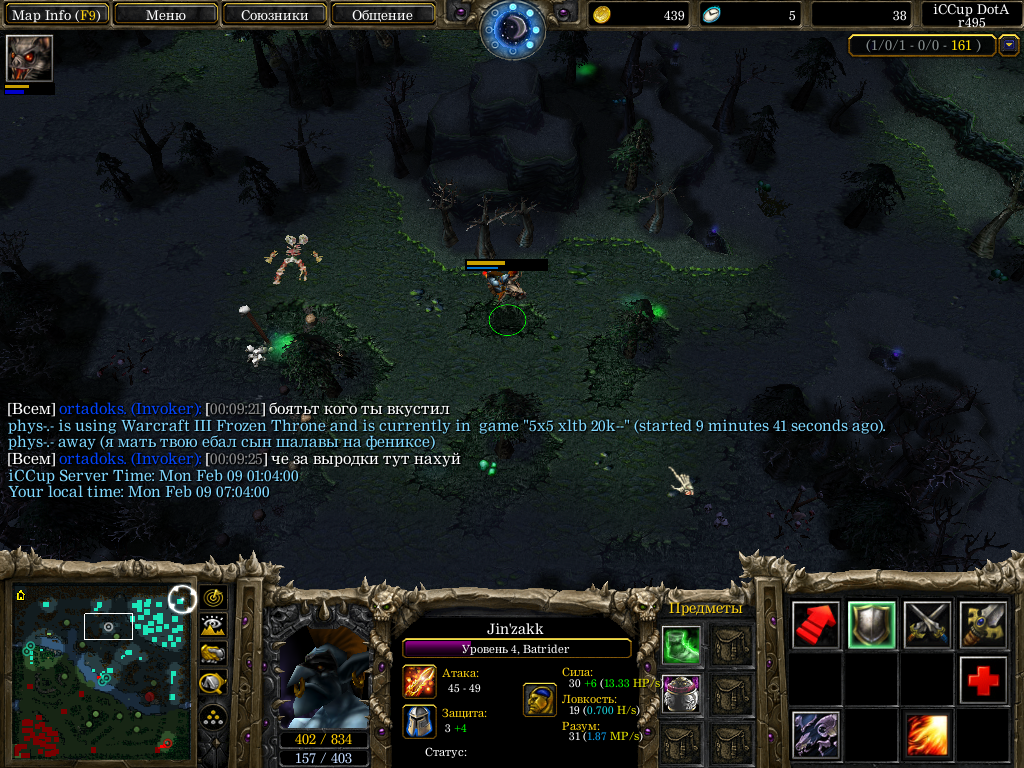
Task: Activate the minimap signal ping button
Action: pyautogui.click(x=213, y=598)
